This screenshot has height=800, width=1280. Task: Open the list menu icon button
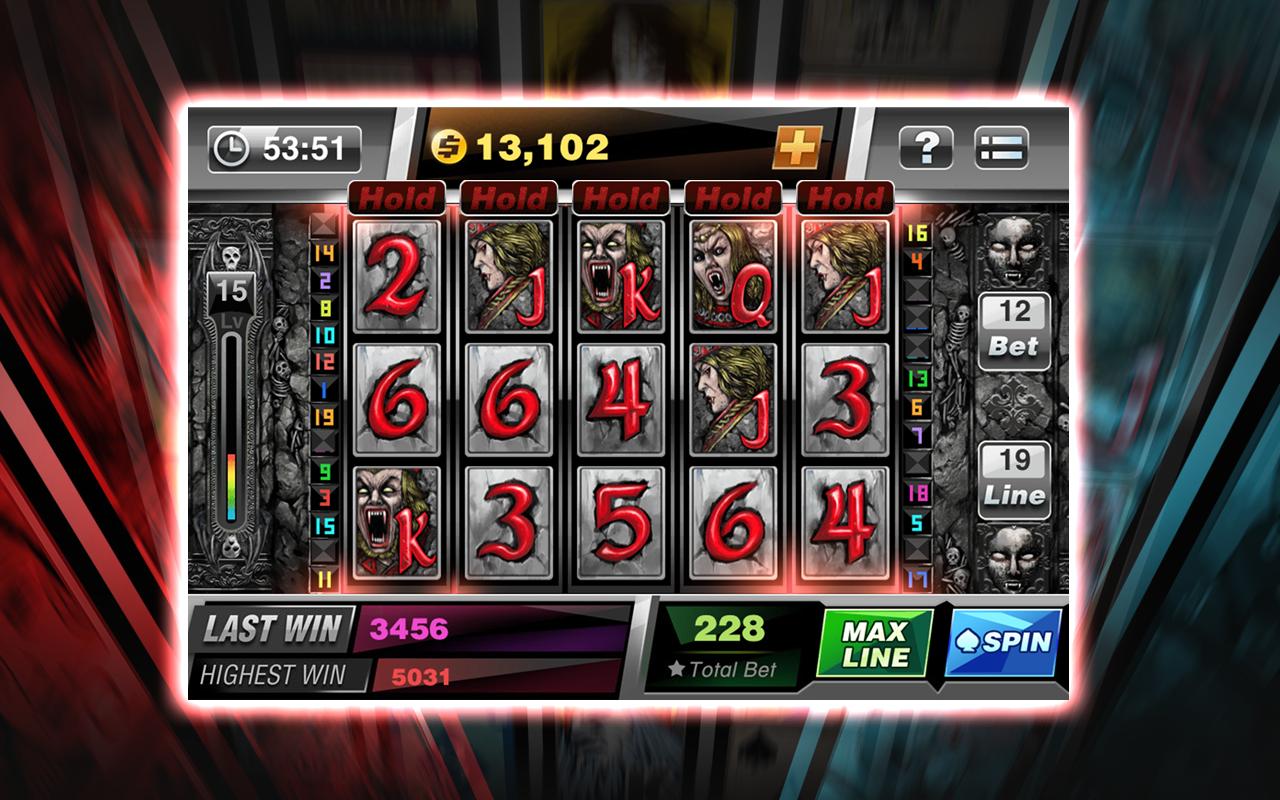coord(1001,148)
